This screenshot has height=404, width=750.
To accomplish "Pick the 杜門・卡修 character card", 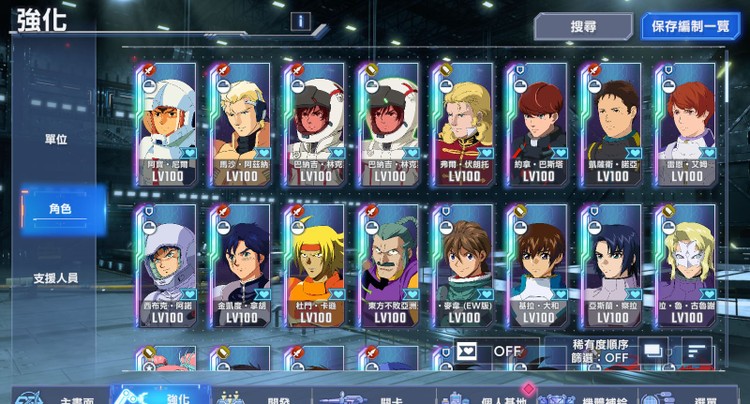I will pyautogui.click(x=316, y=265).
